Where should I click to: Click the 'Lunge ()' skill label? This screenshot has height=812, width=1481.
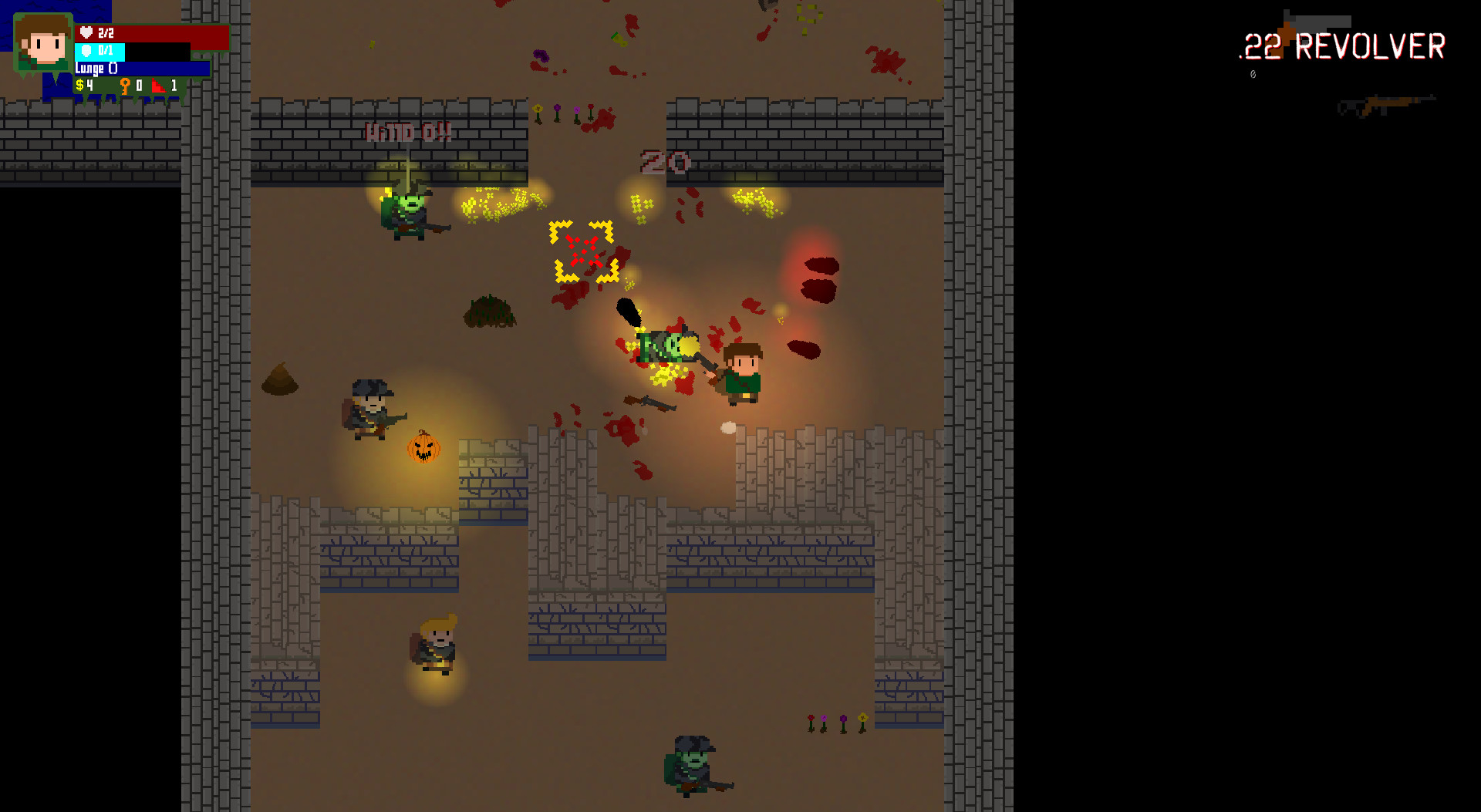tap(94, 68)
